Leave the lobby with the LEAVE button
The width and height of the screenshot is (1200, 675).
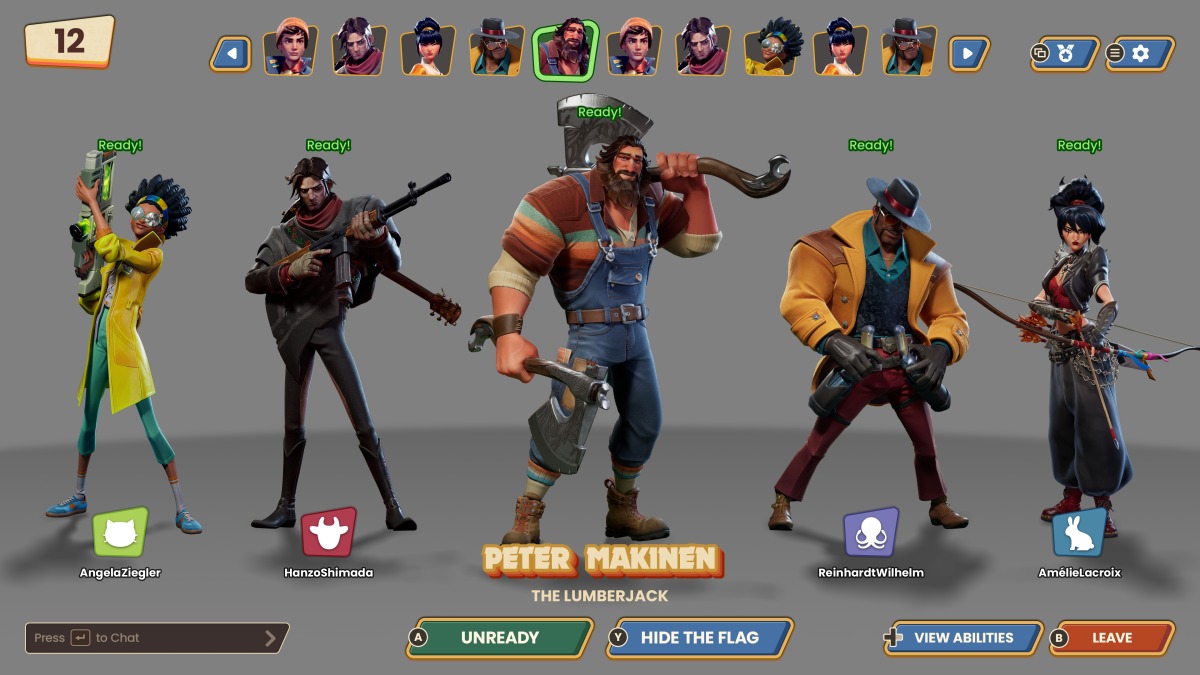pyautogui.click(x=1112, y=638)
